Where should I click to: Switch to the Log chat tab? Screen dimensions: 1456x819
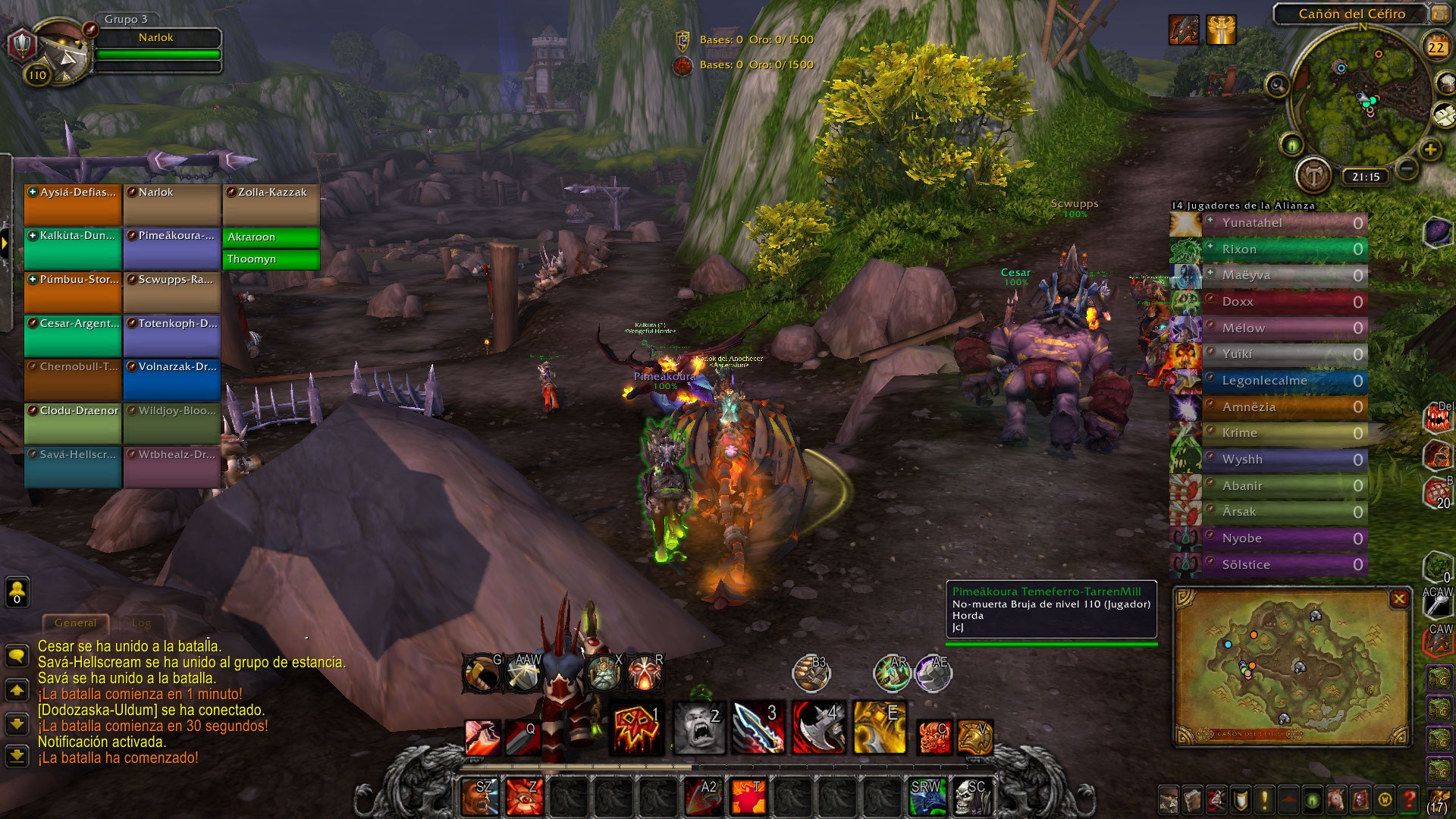tap(141, 623)
